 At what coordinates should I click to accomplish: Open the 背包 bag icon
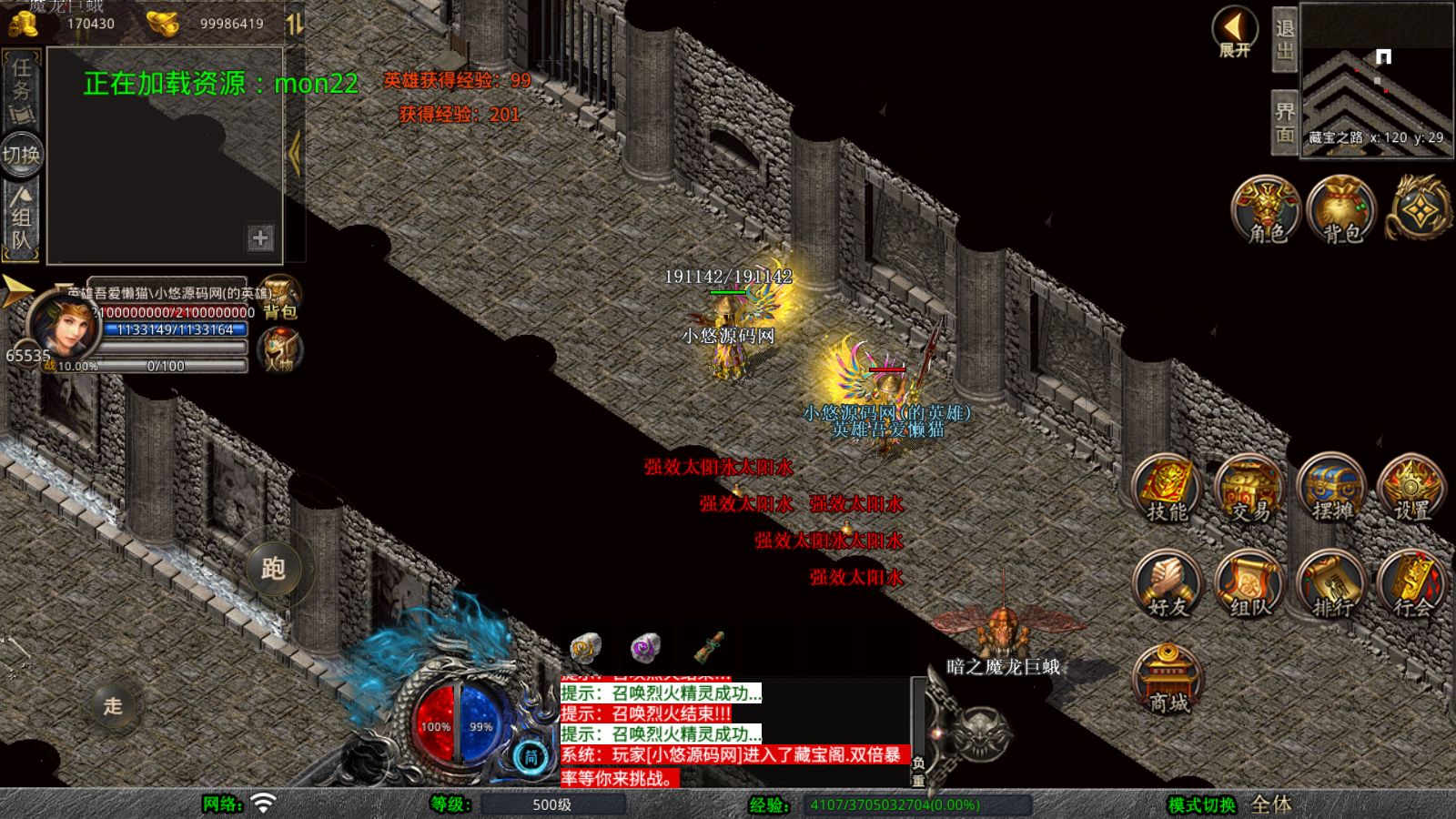[1341, 210]
